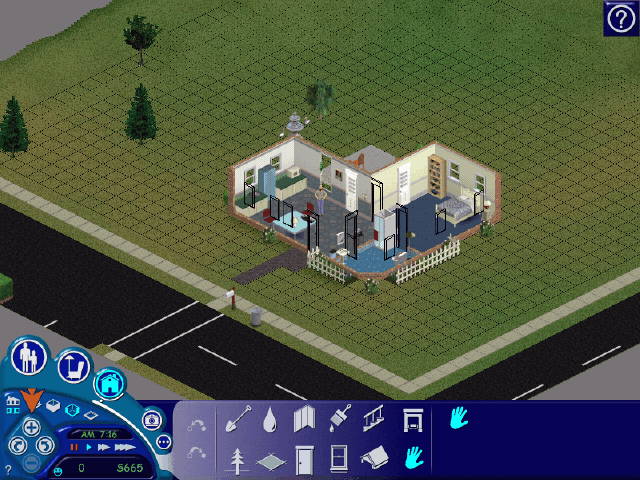Choose the floor tile tool
This screenshot has width=640, height=480.
point(270,461)
